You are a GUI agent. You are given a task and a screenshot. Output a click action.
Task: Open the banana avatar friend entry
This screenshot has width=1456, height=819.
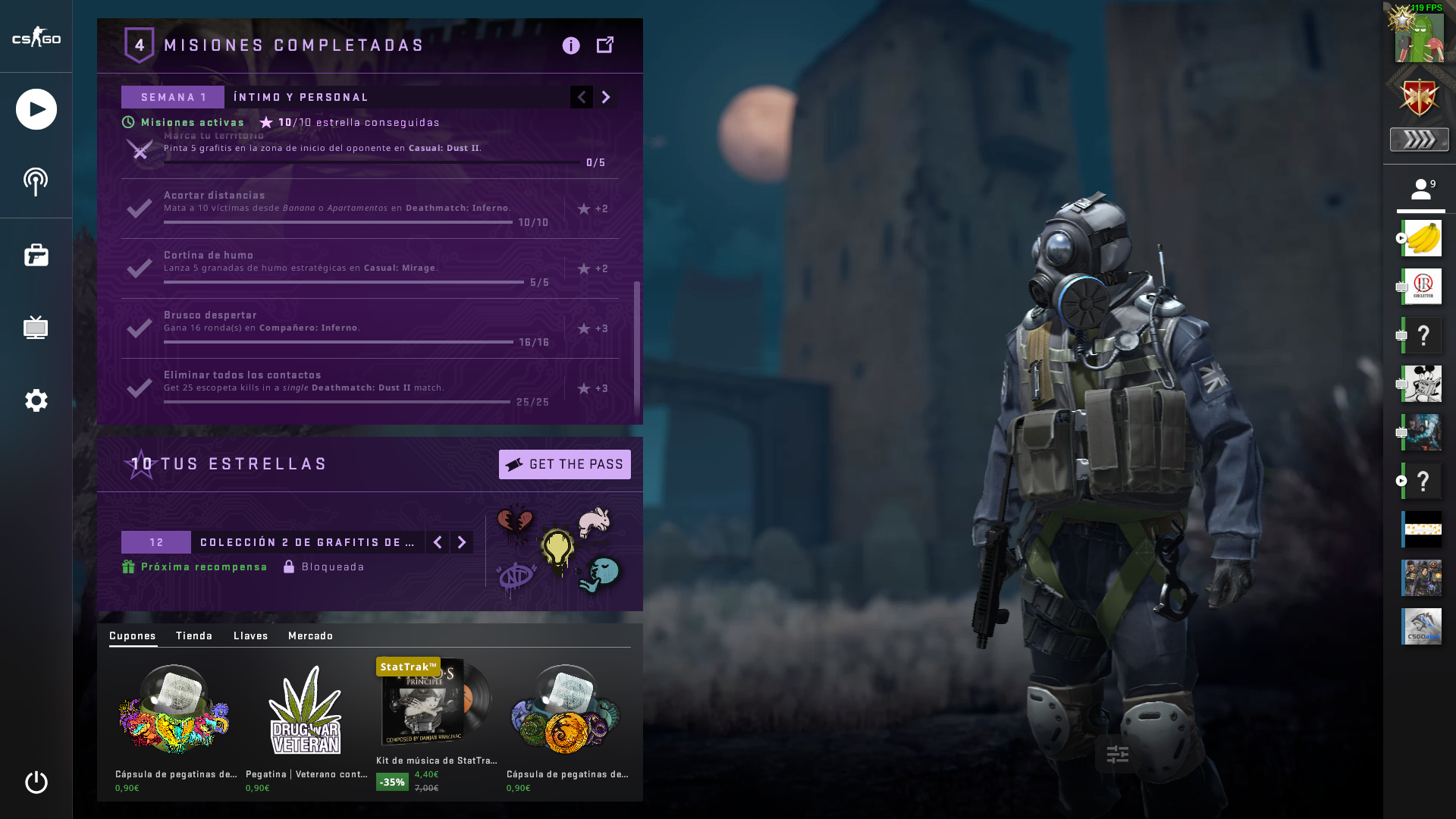[1421, 238]
